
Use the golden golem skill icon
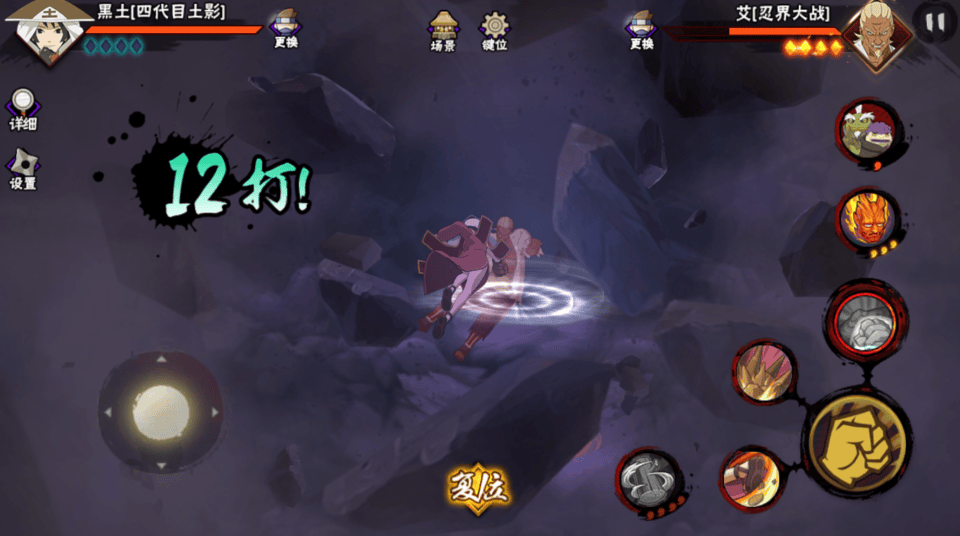(765, 372)
